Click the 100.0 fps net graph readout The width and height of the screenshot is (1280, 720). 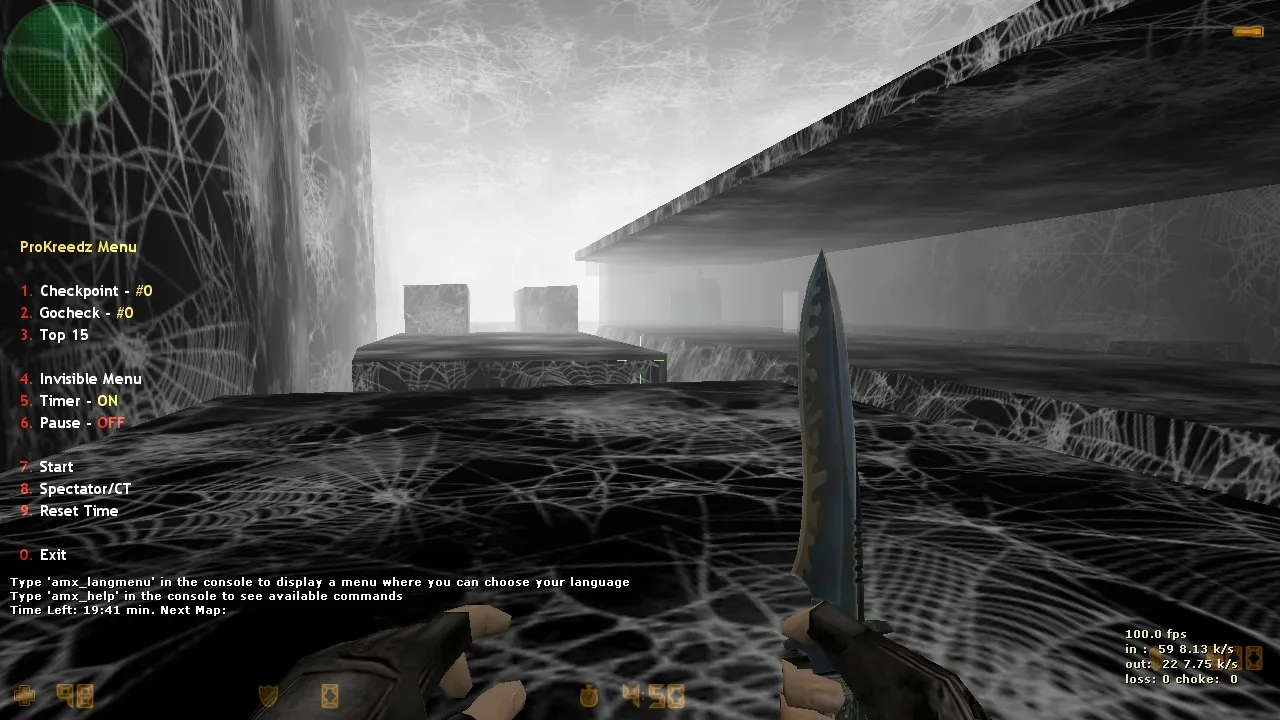1156,633
